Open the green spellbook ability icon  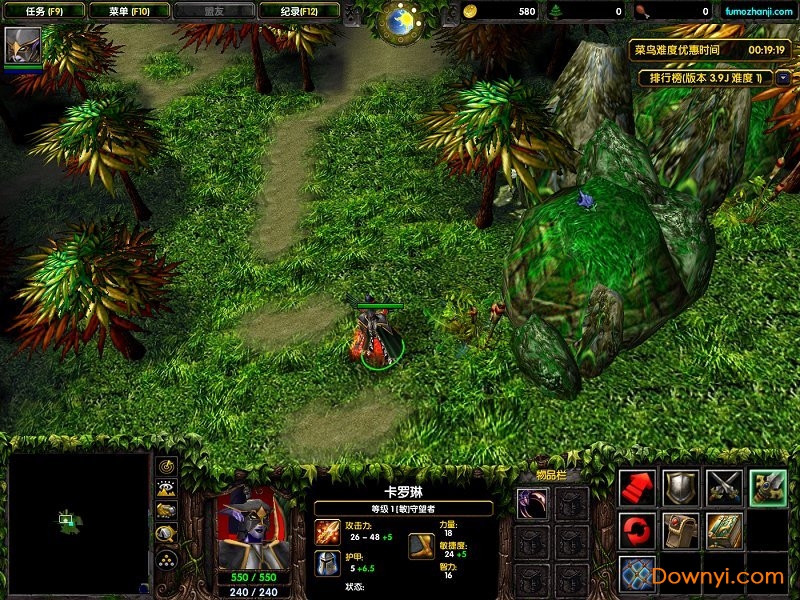725,530
